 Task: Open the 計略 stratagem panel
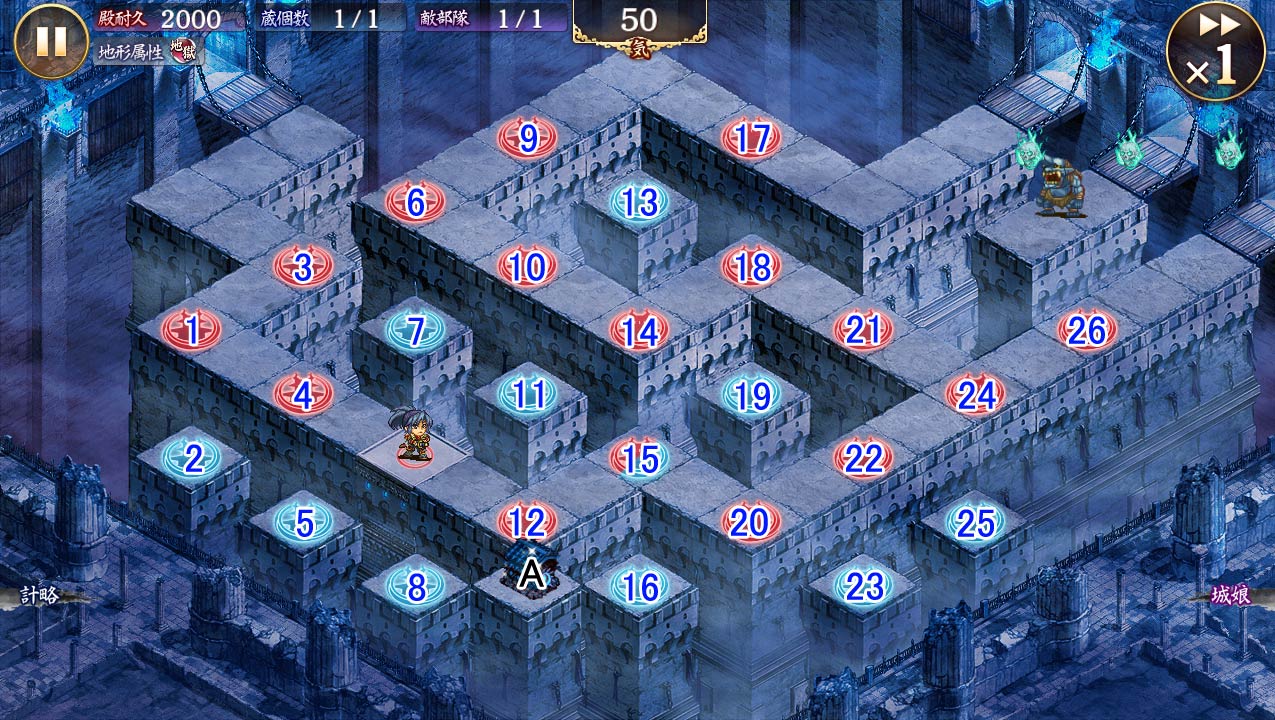point(42,596)
